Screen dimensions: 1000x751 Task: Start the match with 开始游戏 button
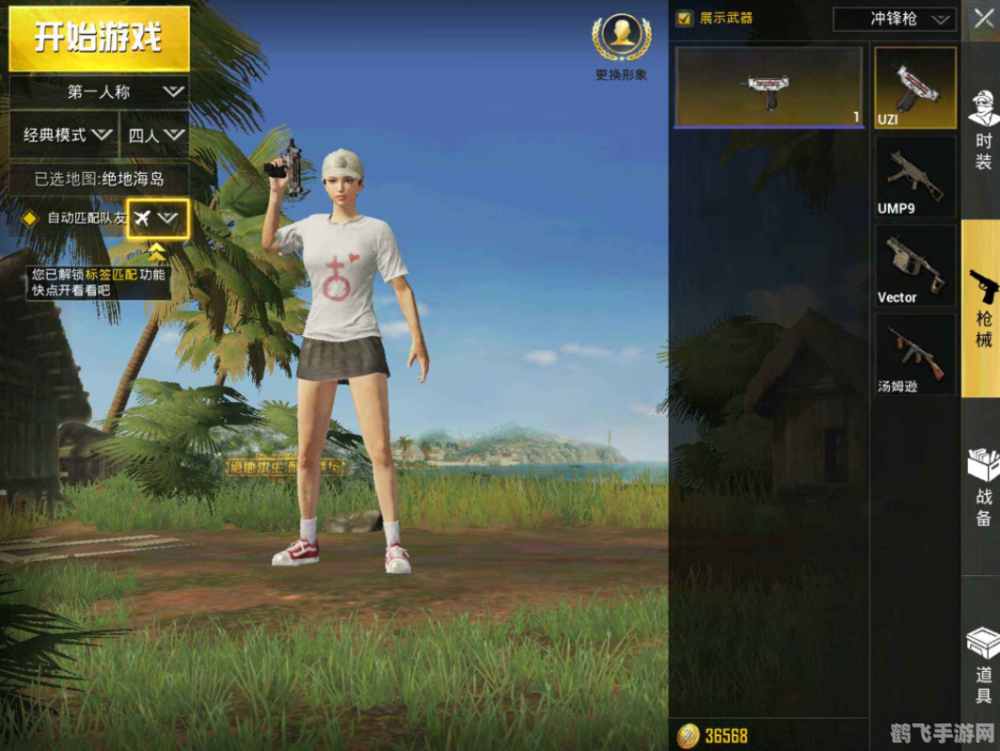tap(99, 38)
